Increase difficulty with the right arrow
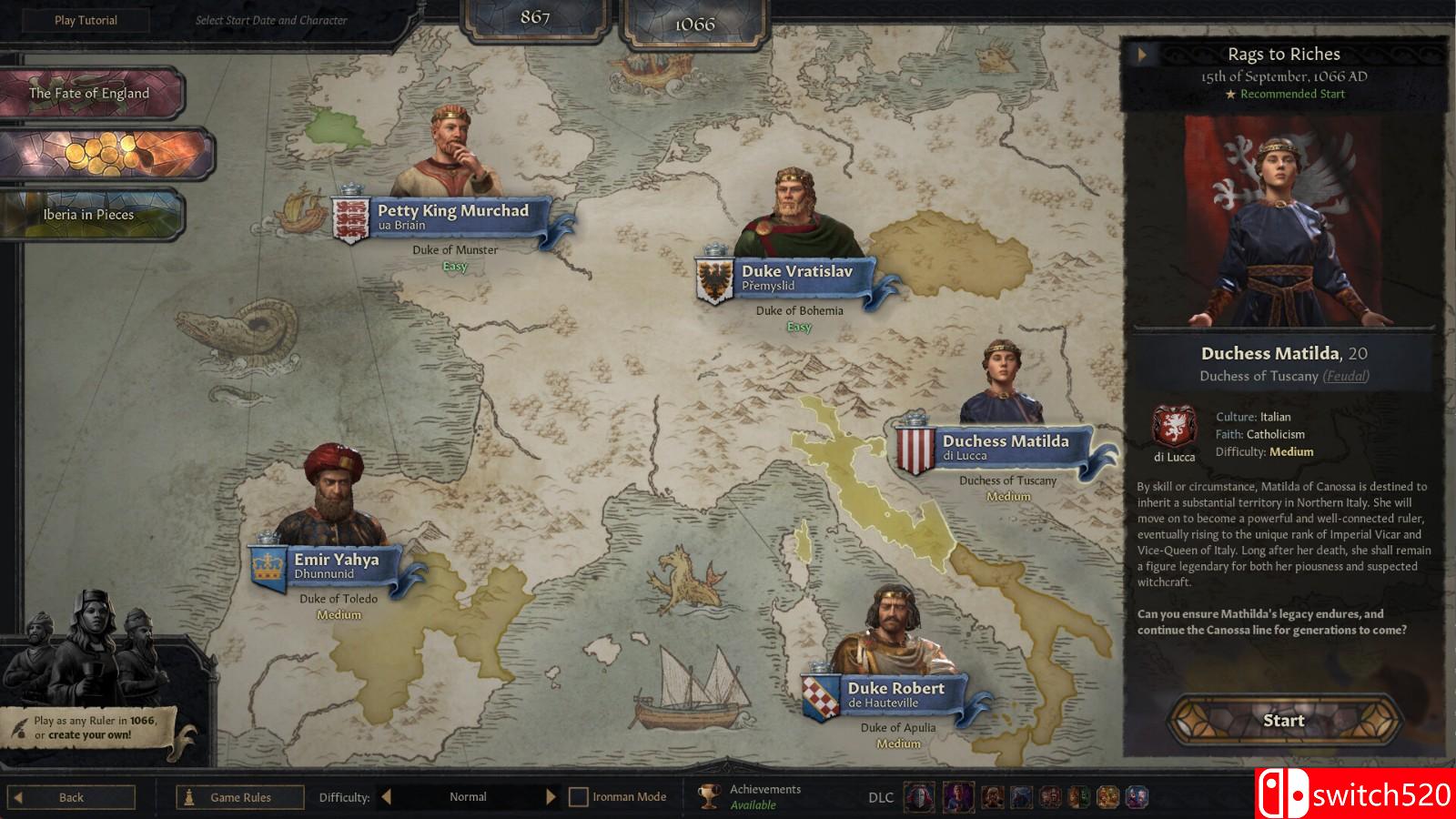This screenshot has width=1456, height=819. (550, 795)
